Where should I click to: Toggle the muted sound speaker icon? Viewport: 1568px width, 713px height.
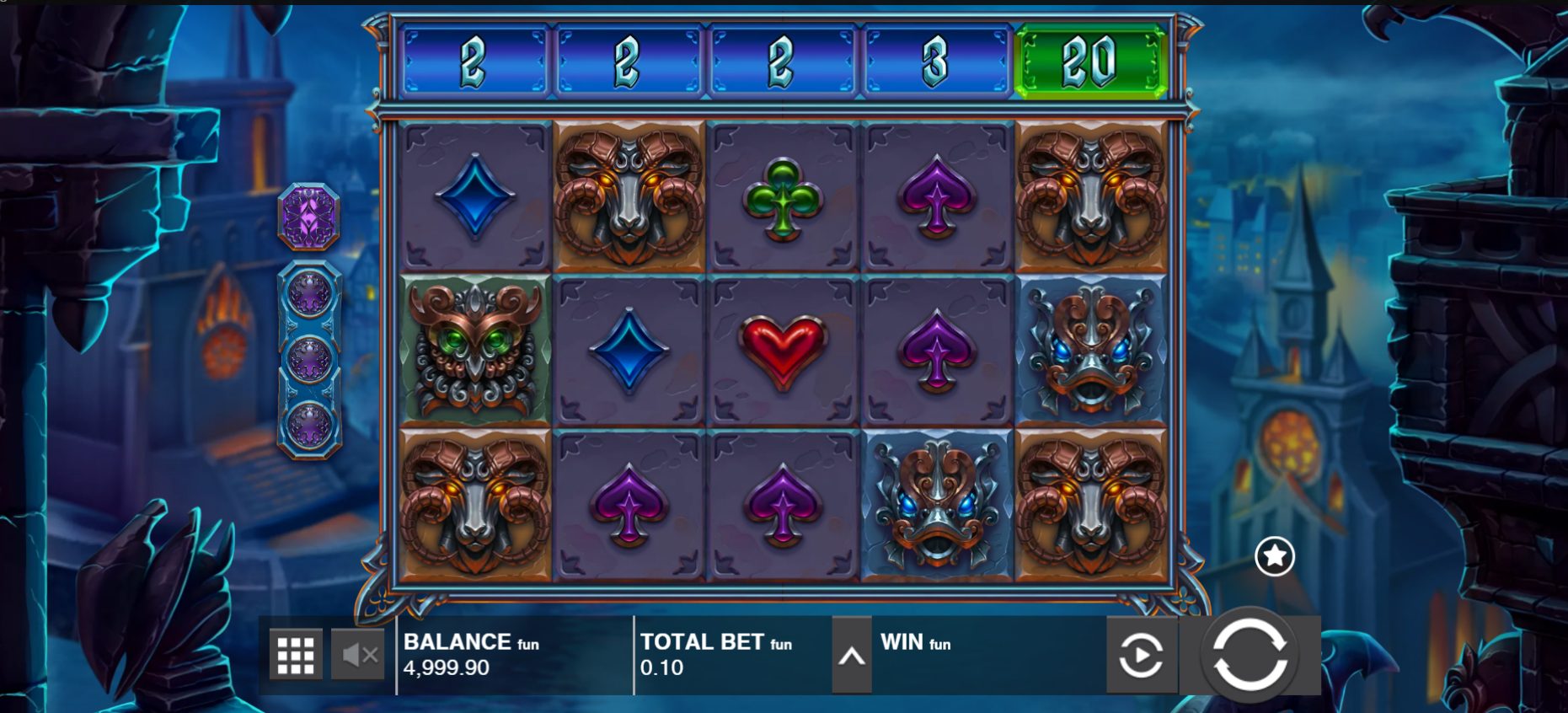click(358, 655)
